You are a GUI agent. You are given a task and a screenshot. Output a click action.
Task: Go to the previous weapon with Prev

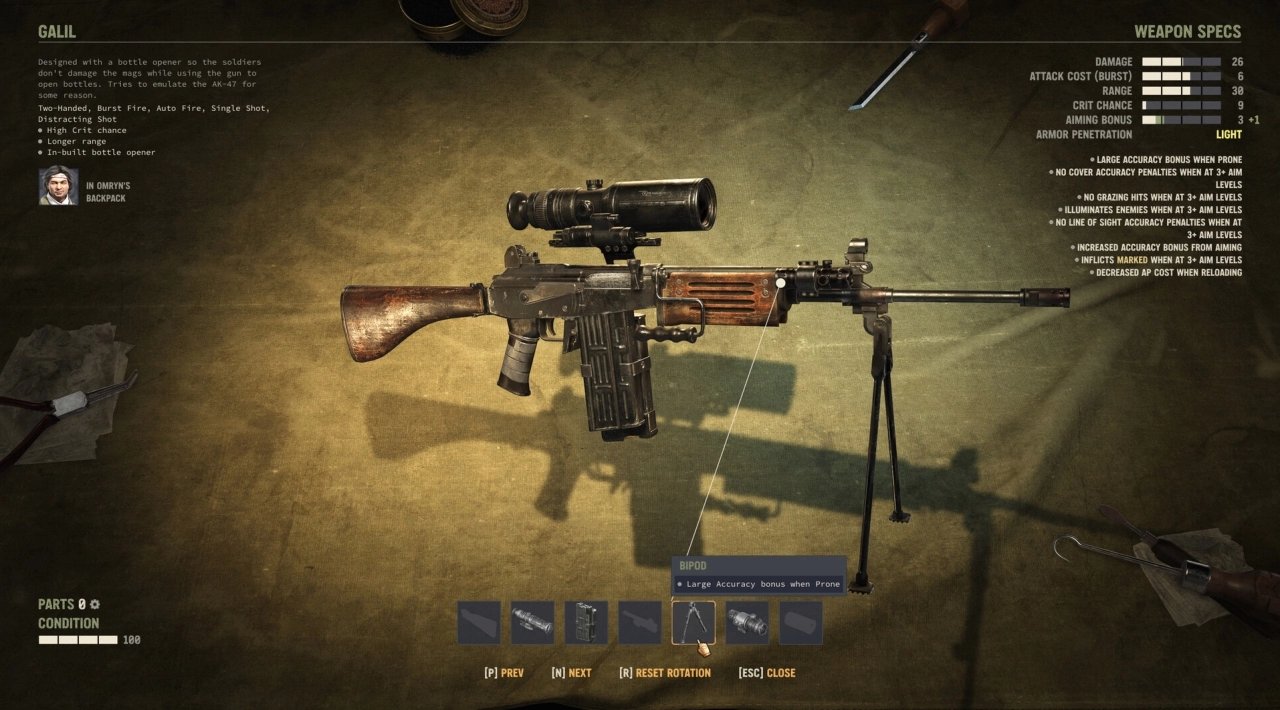coord(503,673)
